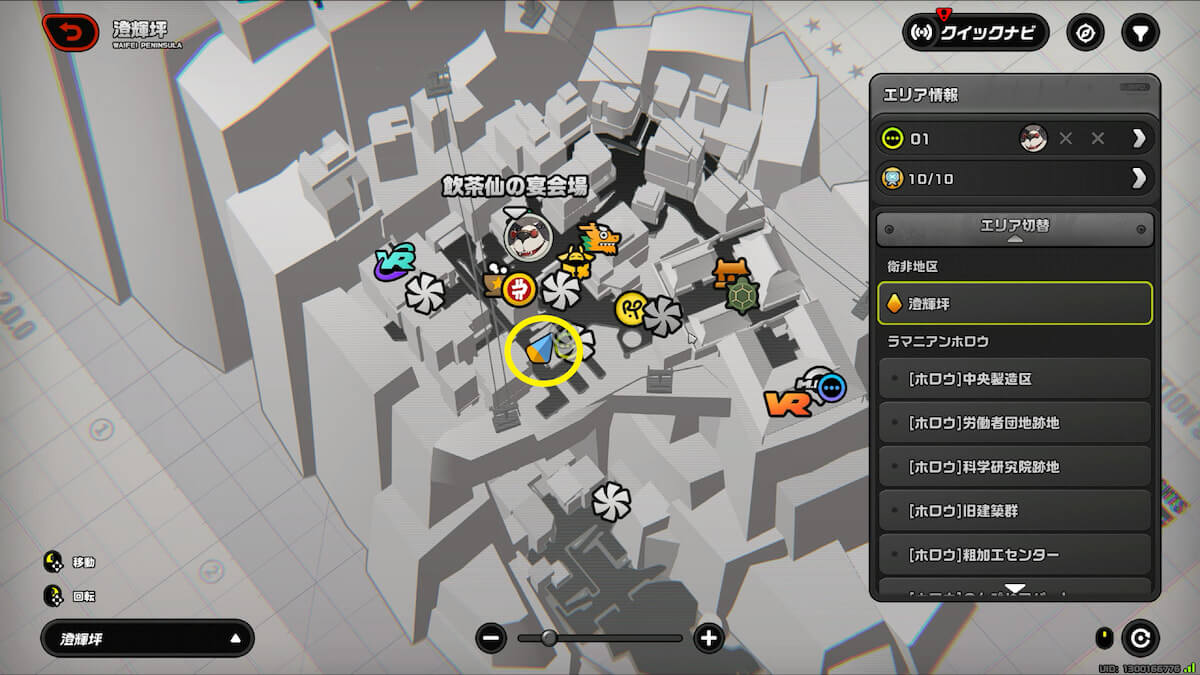Image resolution: width=1200 pixels, height=675 pixels.
Task: Select the purple VR map marker
Action: click(x=395, y=261)
